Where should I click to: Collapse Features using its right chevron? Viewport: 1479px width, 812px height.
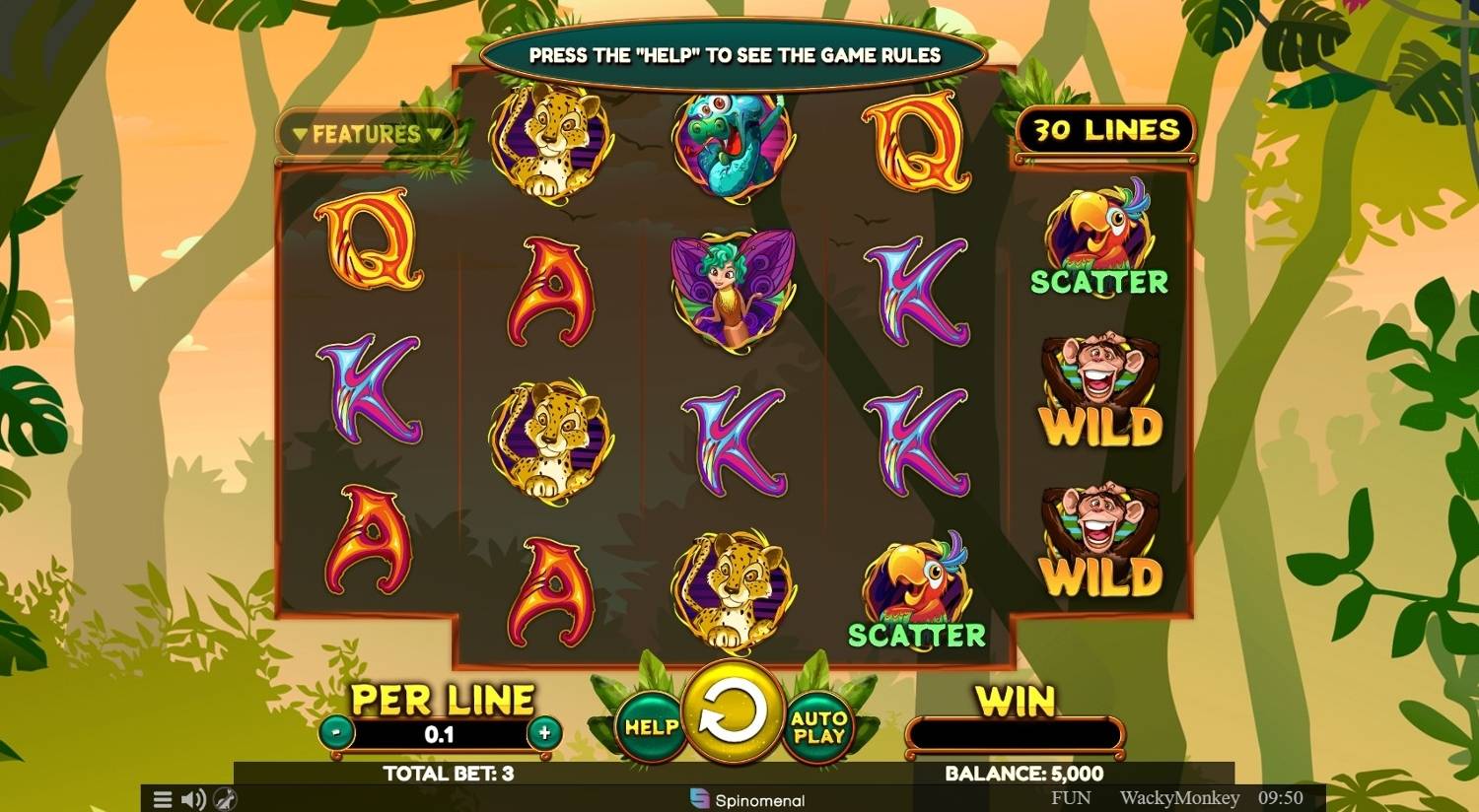434,134
